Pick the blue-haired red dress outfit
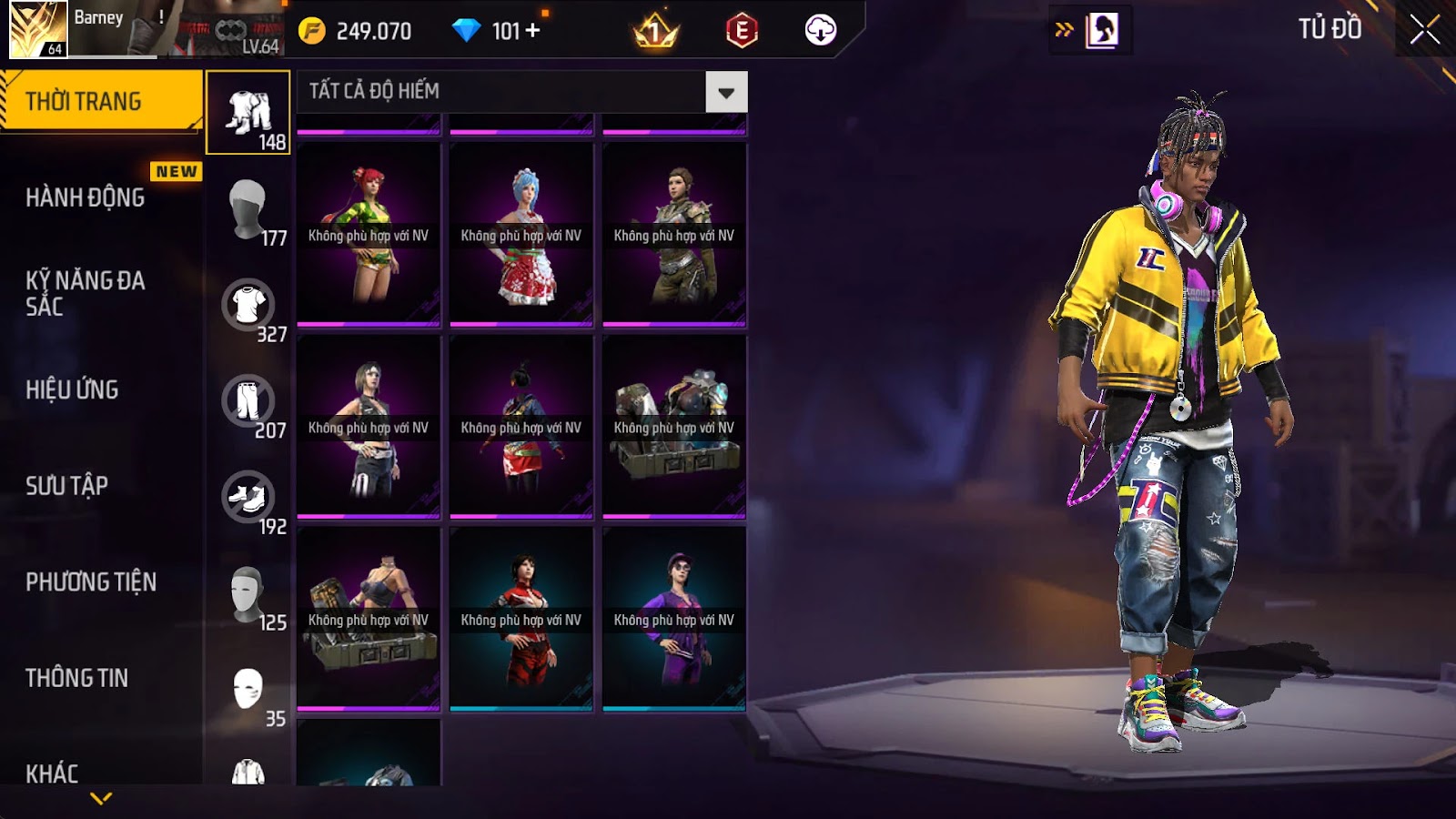Viewport: 1456px width, 819px height. click(x=521, y=234)
